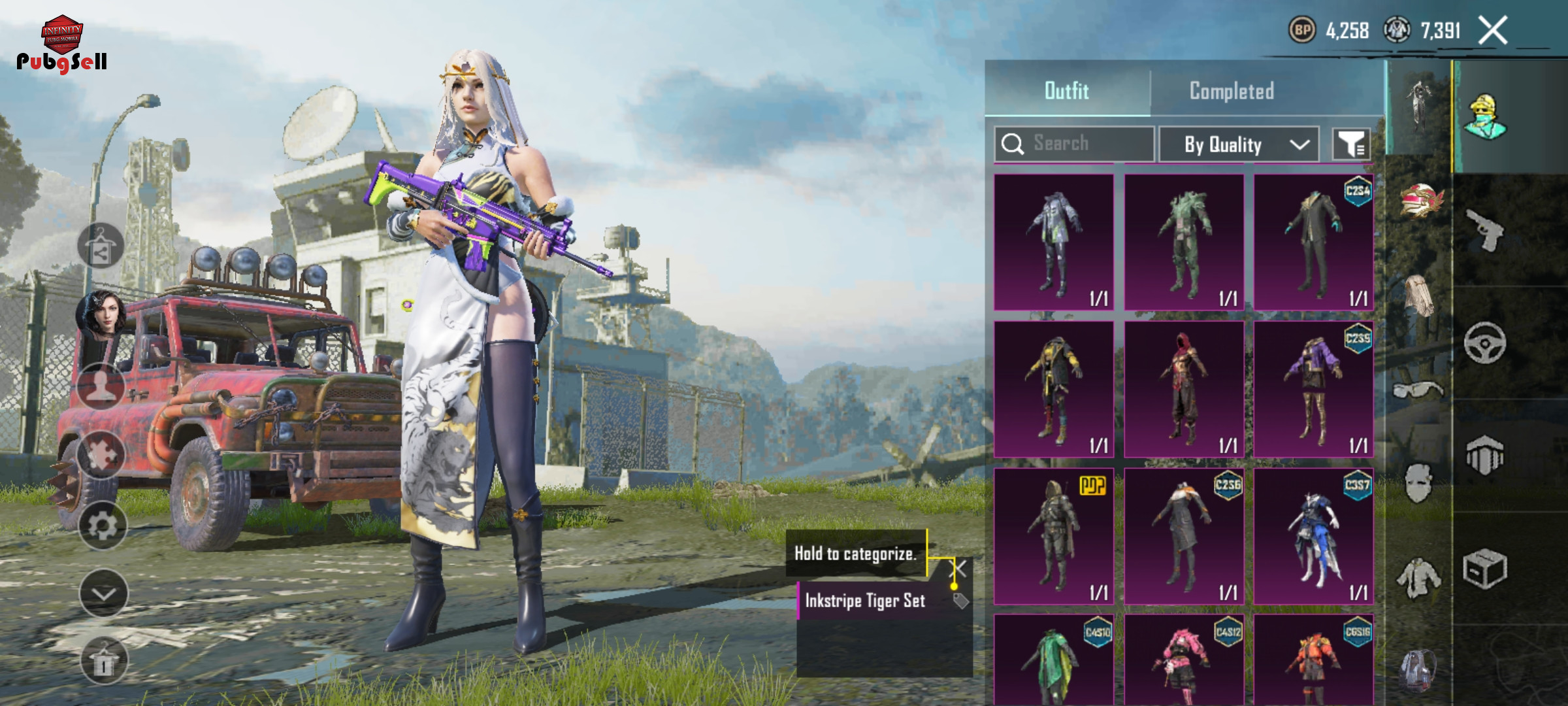Viewport: 1568px width, 706px height.
Task: Select the green spiky monster outfit
Action: (1184, 243)
